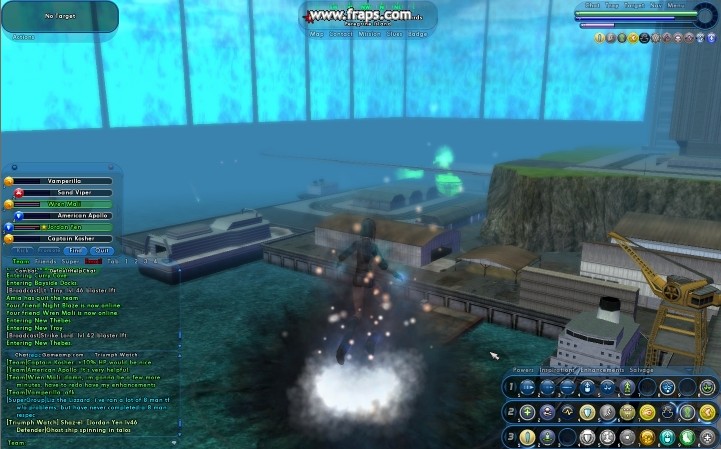The height and width of the screenshot is (449, 721).
Task: Switch chat to the Friends tab
Action: click(44, 260)
